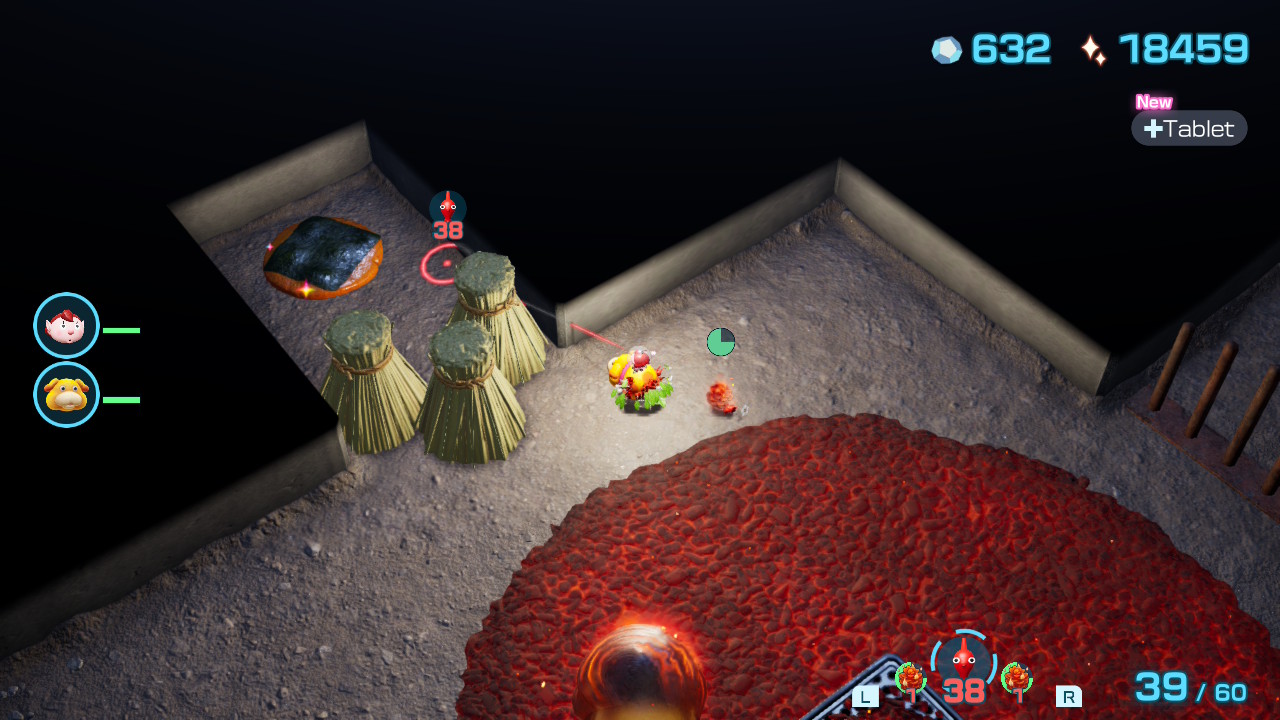Switch to the squad icon beside L
The image size is (1280, 720).
(910, 679)
